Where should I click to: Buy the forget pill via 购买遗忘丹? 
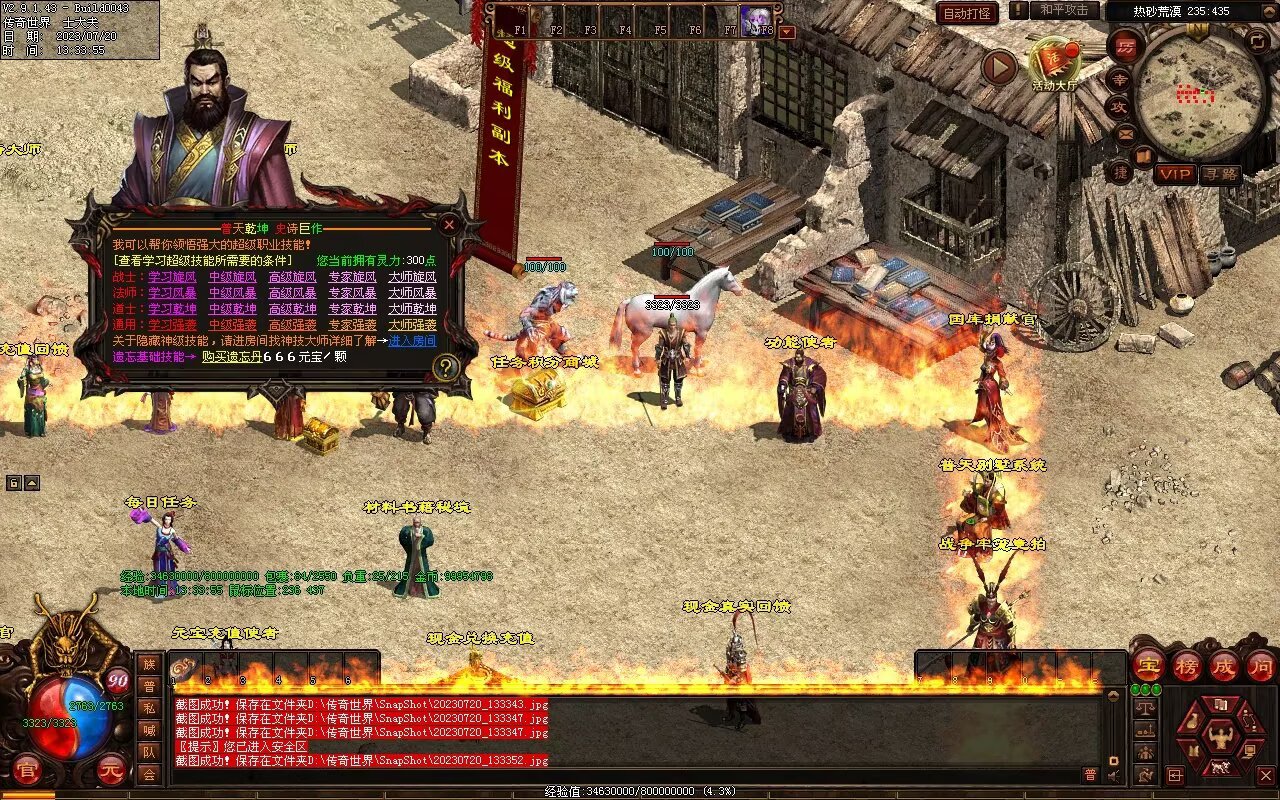pos(232,357)
